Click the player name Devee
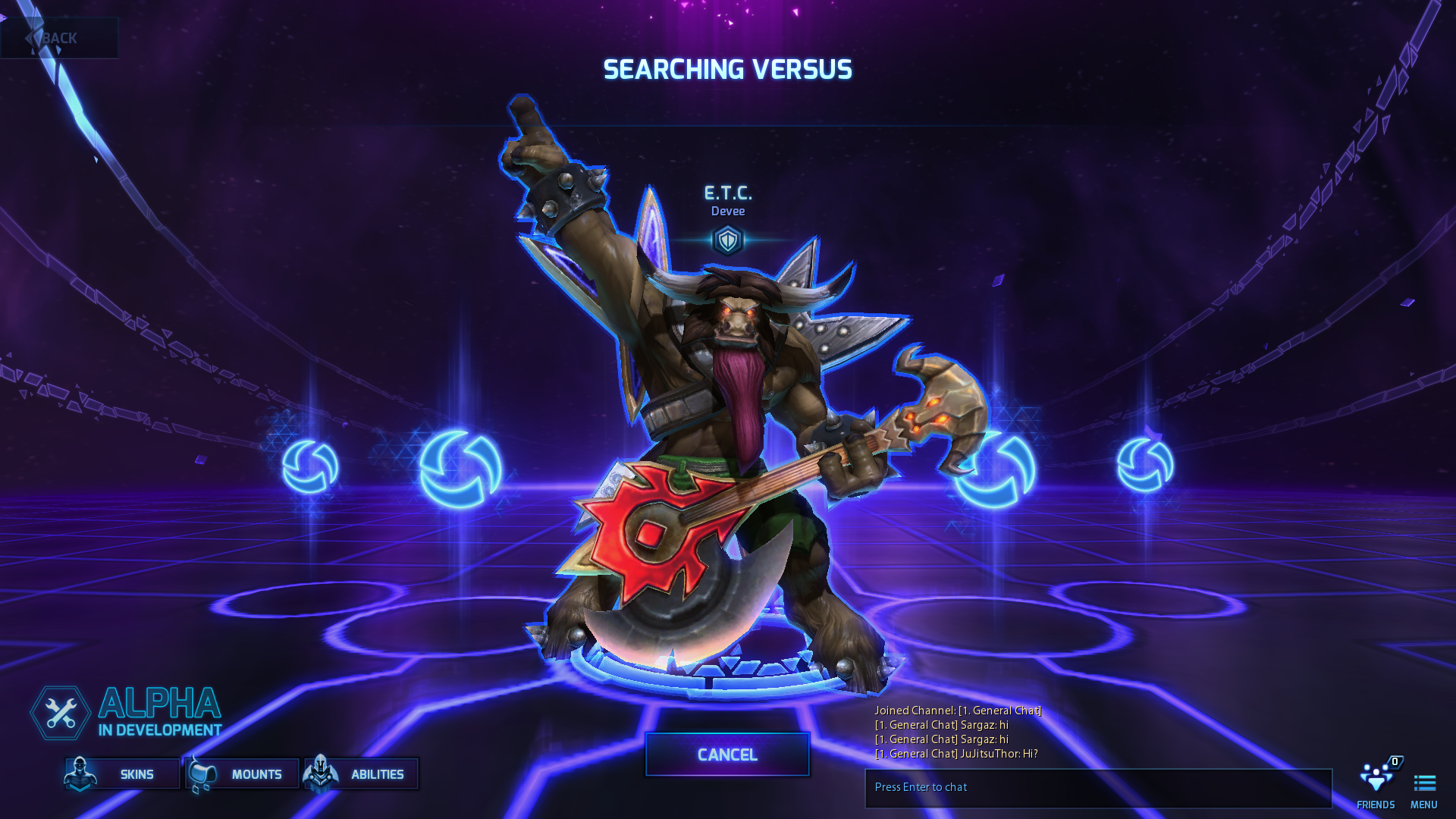1456x819 pixels. [x=726, y=211]
